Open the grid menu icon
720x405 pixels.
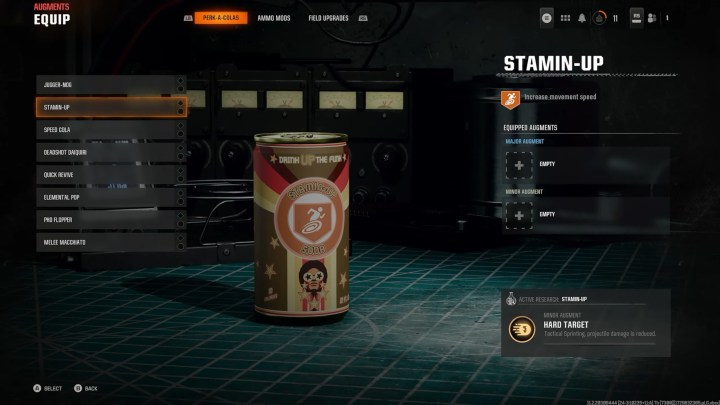(x=563, y=18)
